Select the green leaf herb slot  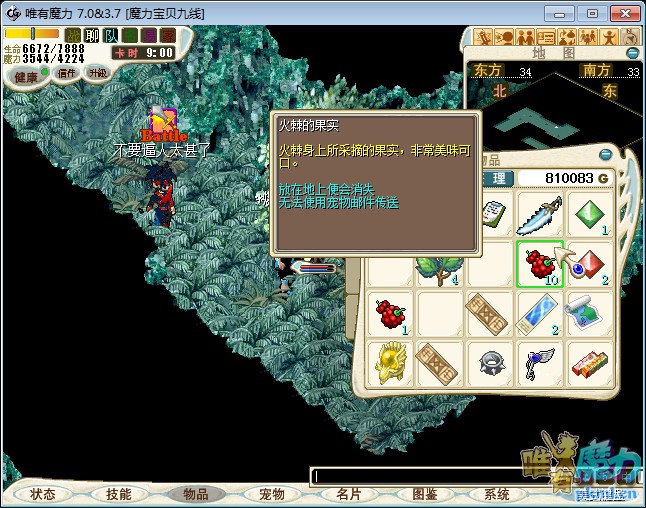click(x=440, y=264)
